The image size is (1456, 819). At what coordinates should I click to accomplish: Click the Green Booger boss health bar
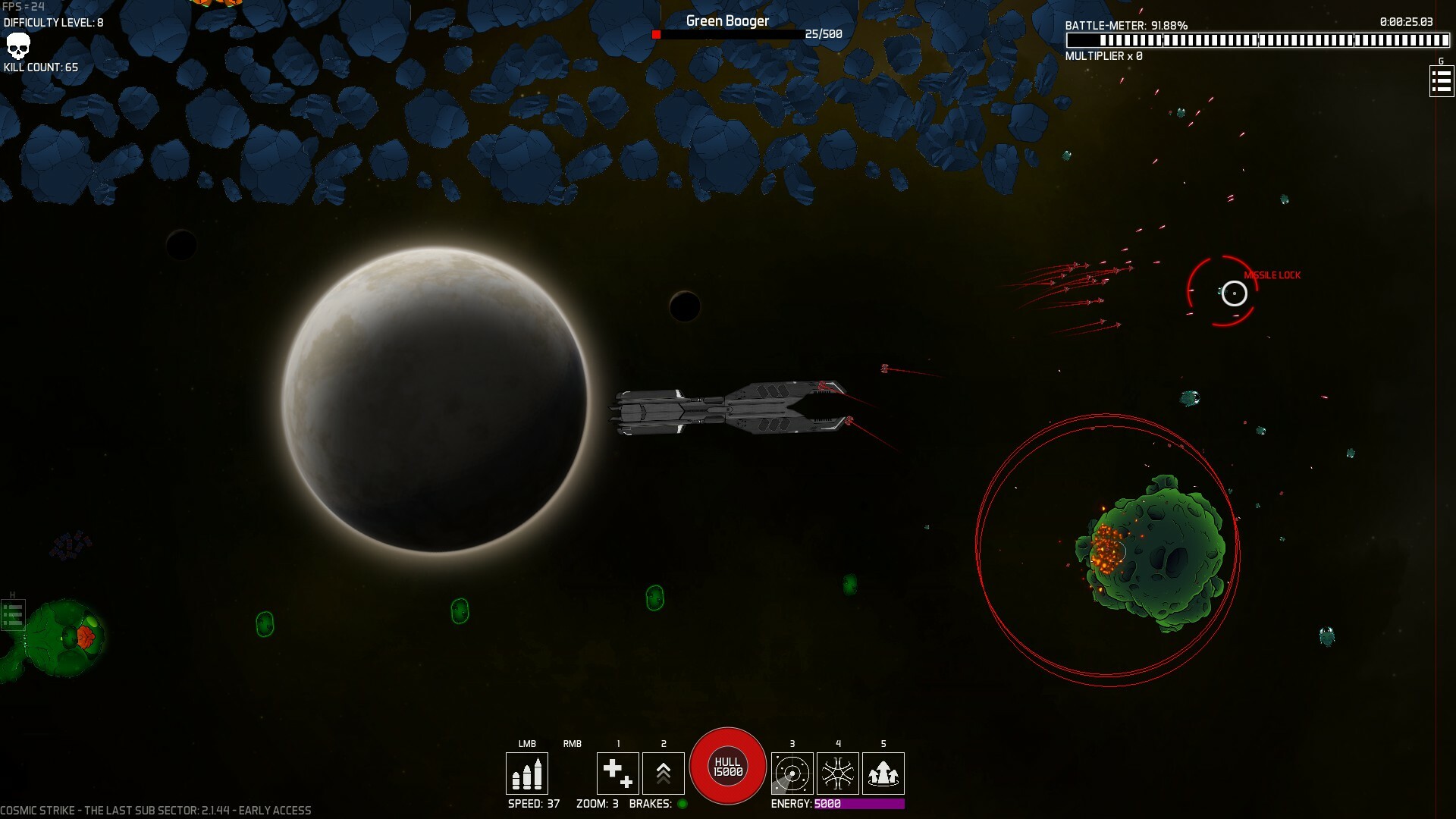(728, 34)
